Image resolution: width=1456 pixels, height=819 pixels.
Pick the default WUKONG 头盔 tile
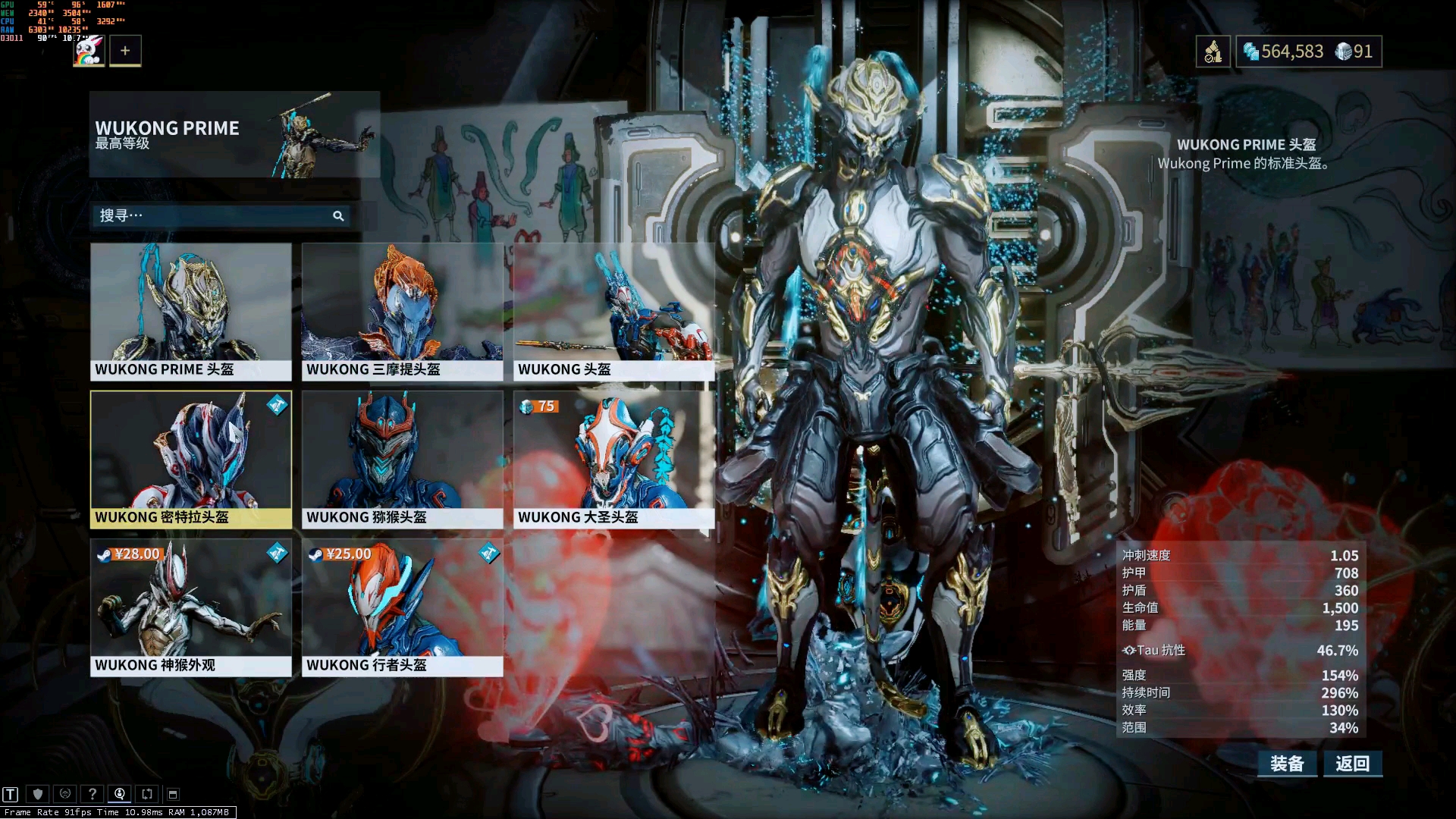[x=613, y=311]
